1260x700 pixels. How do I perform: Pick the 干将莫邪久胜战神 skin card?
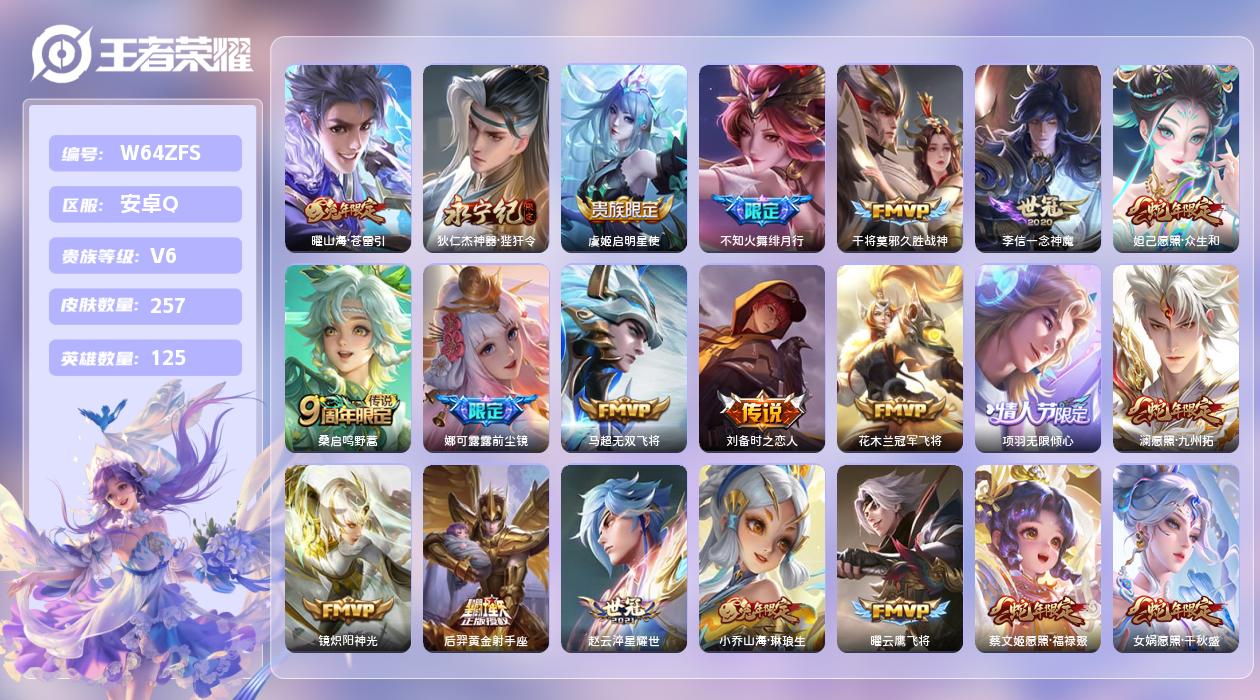900,158
